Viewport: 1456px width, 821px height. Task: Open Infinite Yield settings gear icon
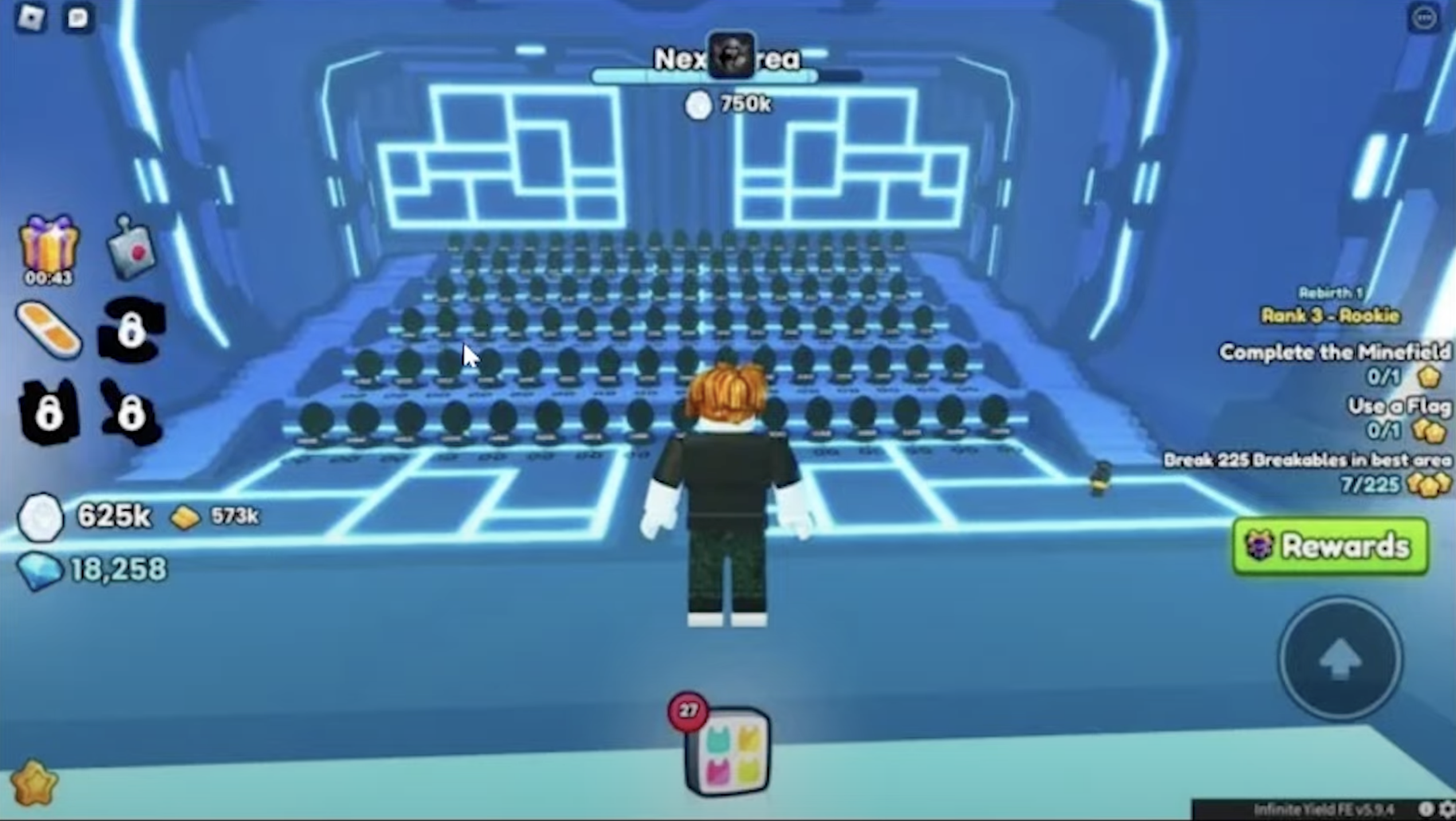coord(1446,810)
